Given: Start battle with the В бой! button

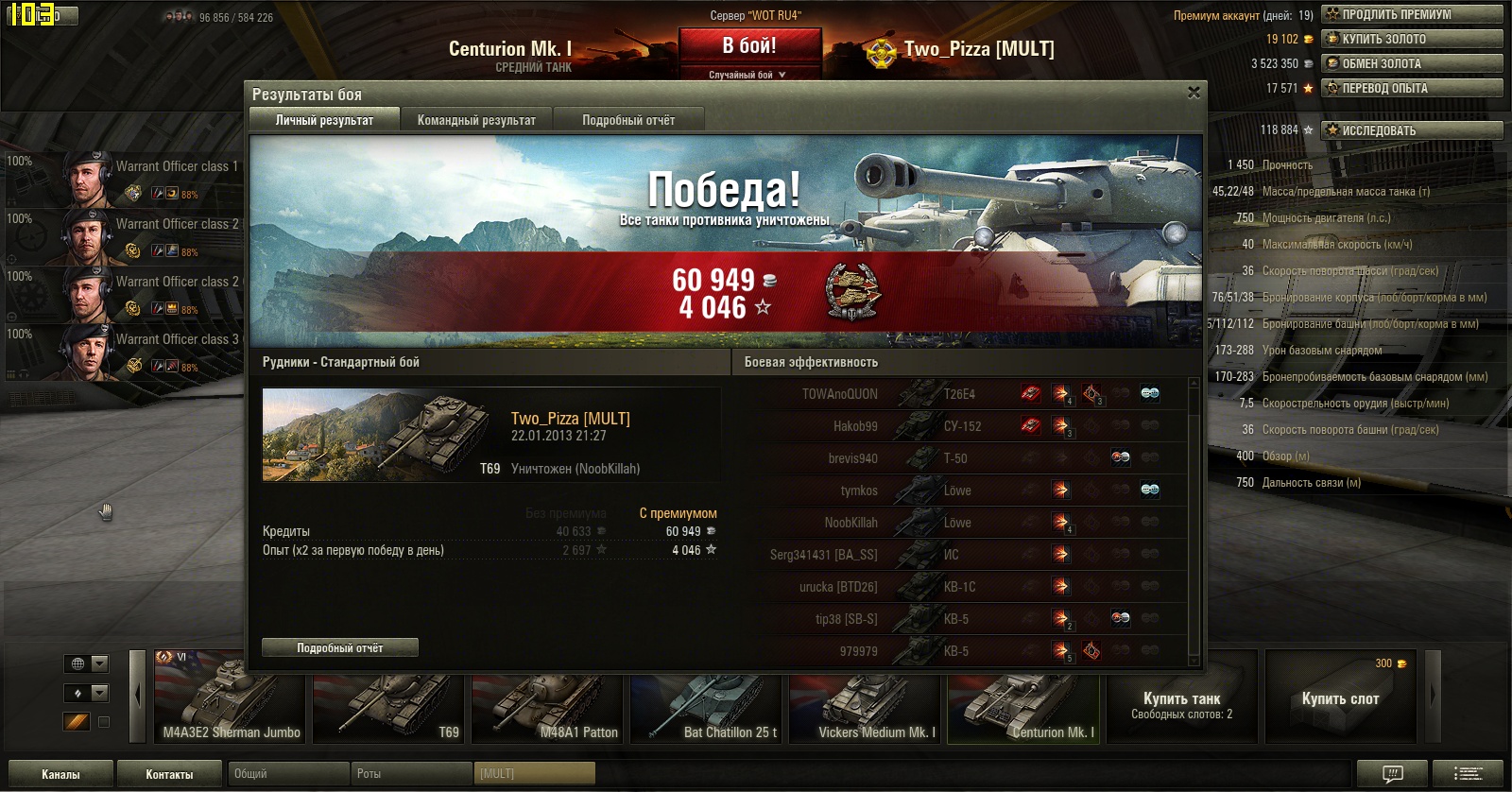Looking at the screenshot, I should (749, 45).
